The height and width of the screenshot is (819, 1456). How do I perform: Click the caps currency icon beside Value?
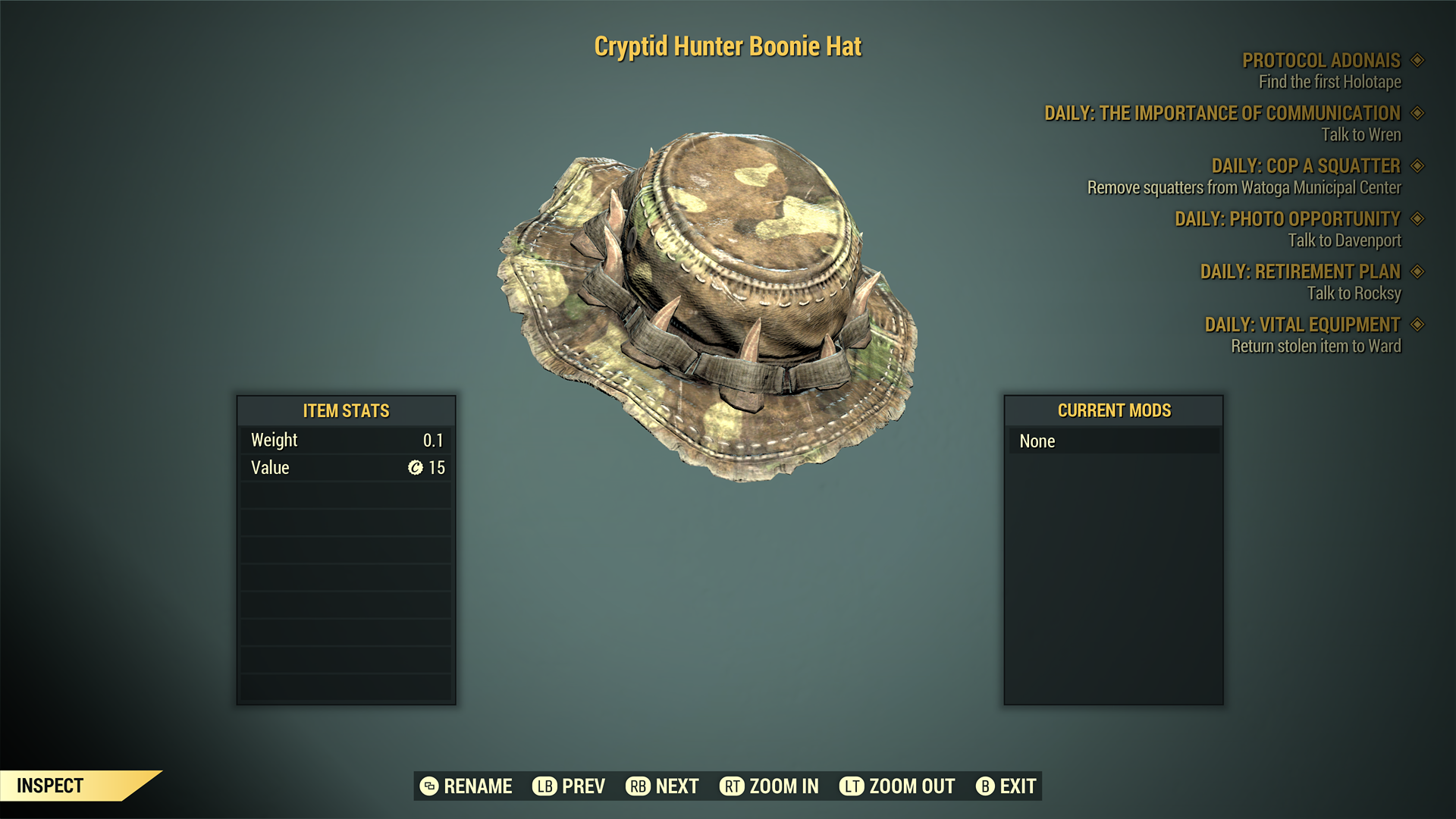click(x=414, y=468)
